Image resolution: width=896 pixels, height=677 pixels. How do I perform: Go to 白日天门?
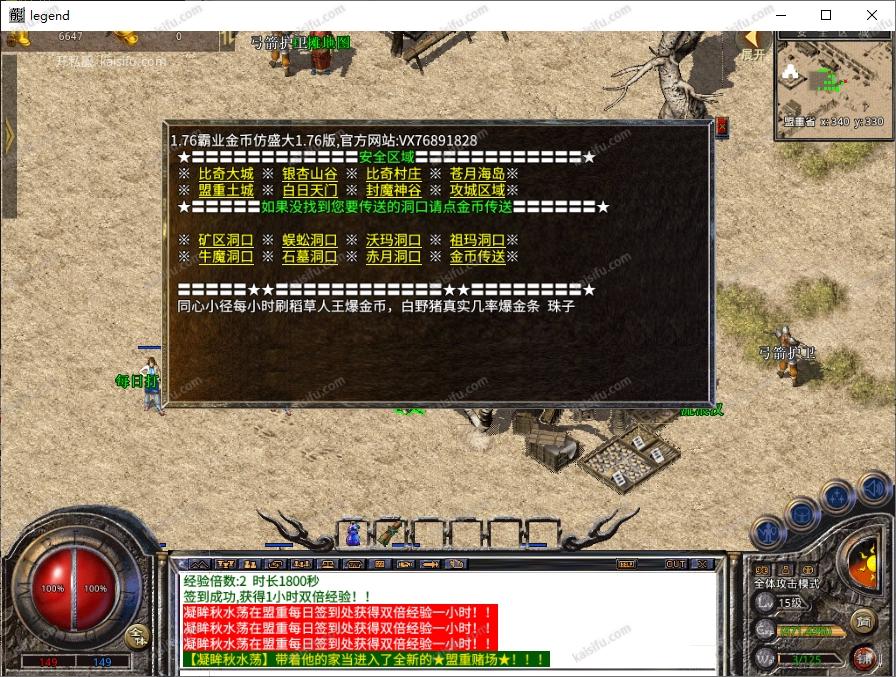coord(309,190)
